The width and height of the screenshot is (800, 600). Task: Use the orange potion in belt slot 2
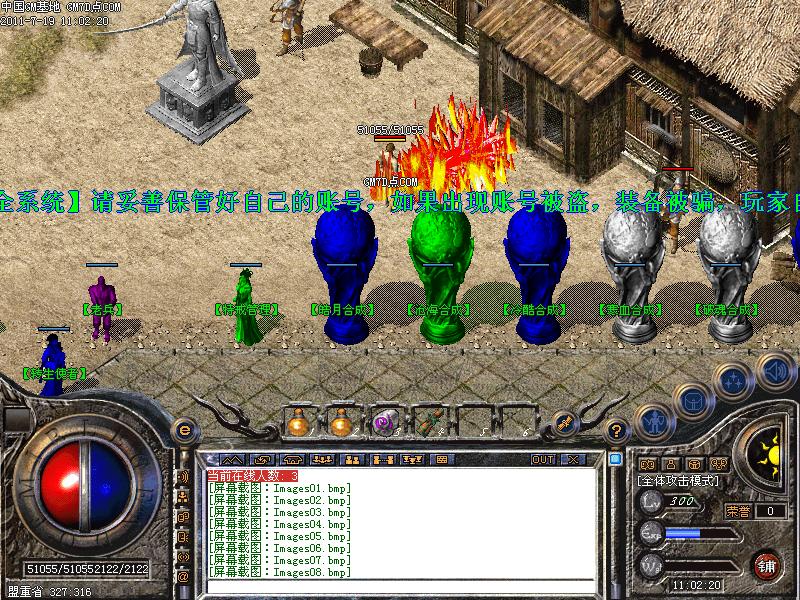(340, 424)
